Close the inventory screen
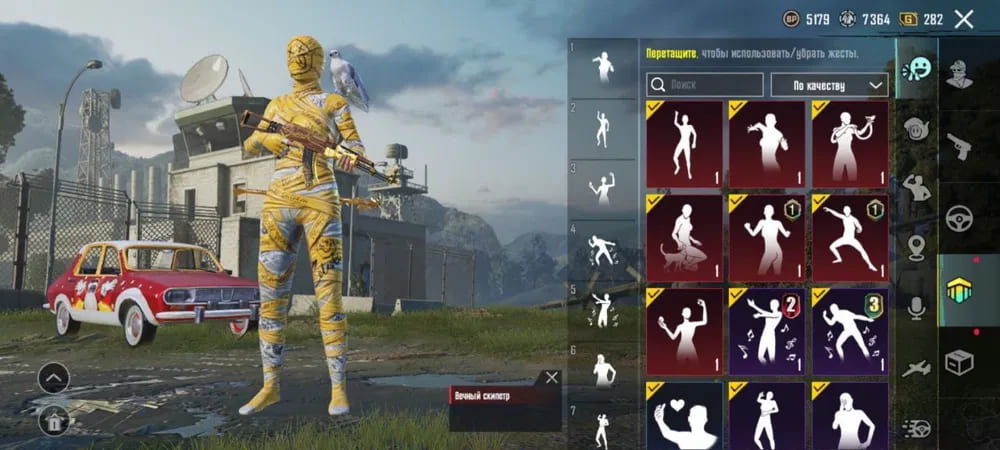Viewport: 1000px width, 450px height. pyautogui.click(x=964, y=19)
